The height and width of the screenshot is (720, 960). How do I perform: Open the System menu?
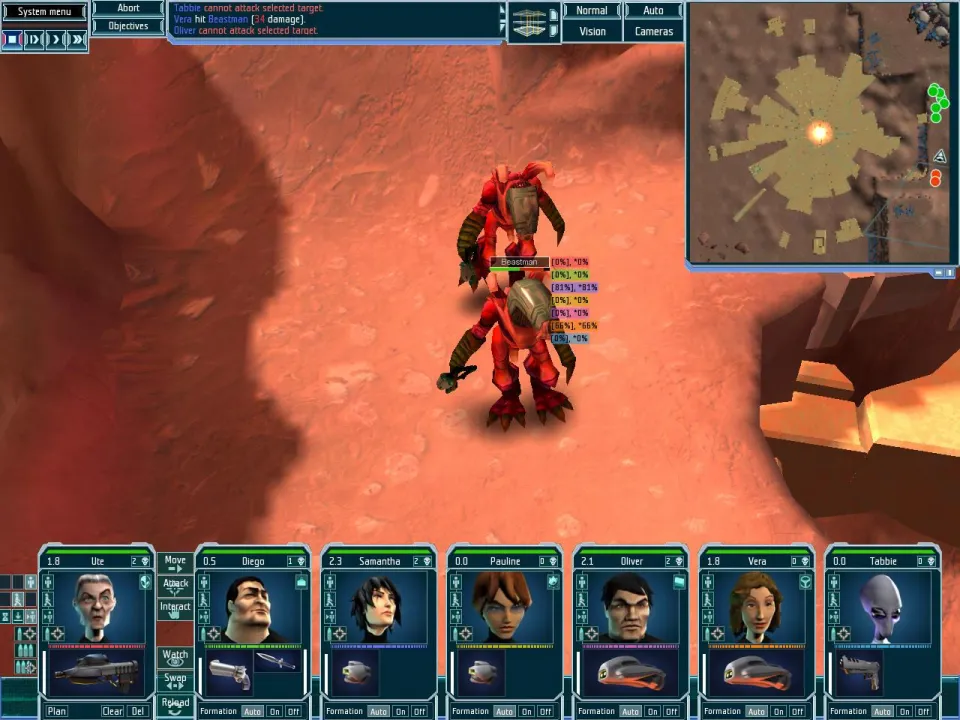coord(44,12)
